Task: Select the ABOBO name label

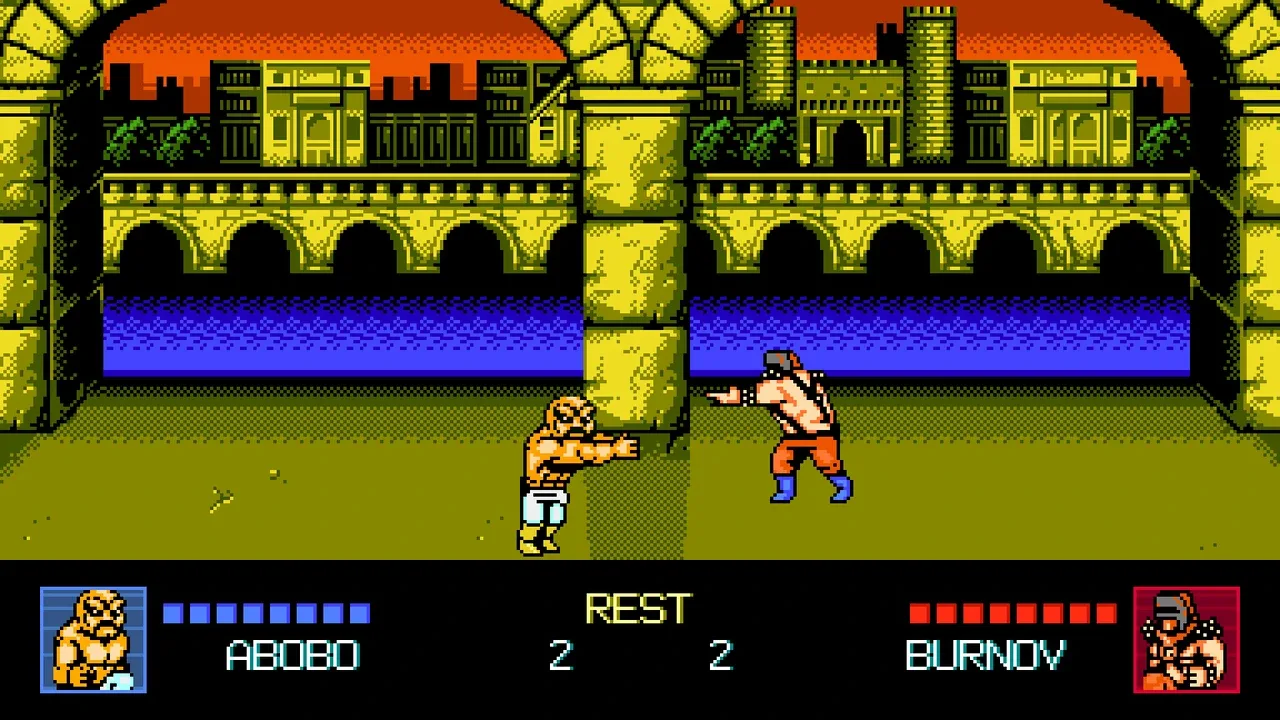Action: 292,656
